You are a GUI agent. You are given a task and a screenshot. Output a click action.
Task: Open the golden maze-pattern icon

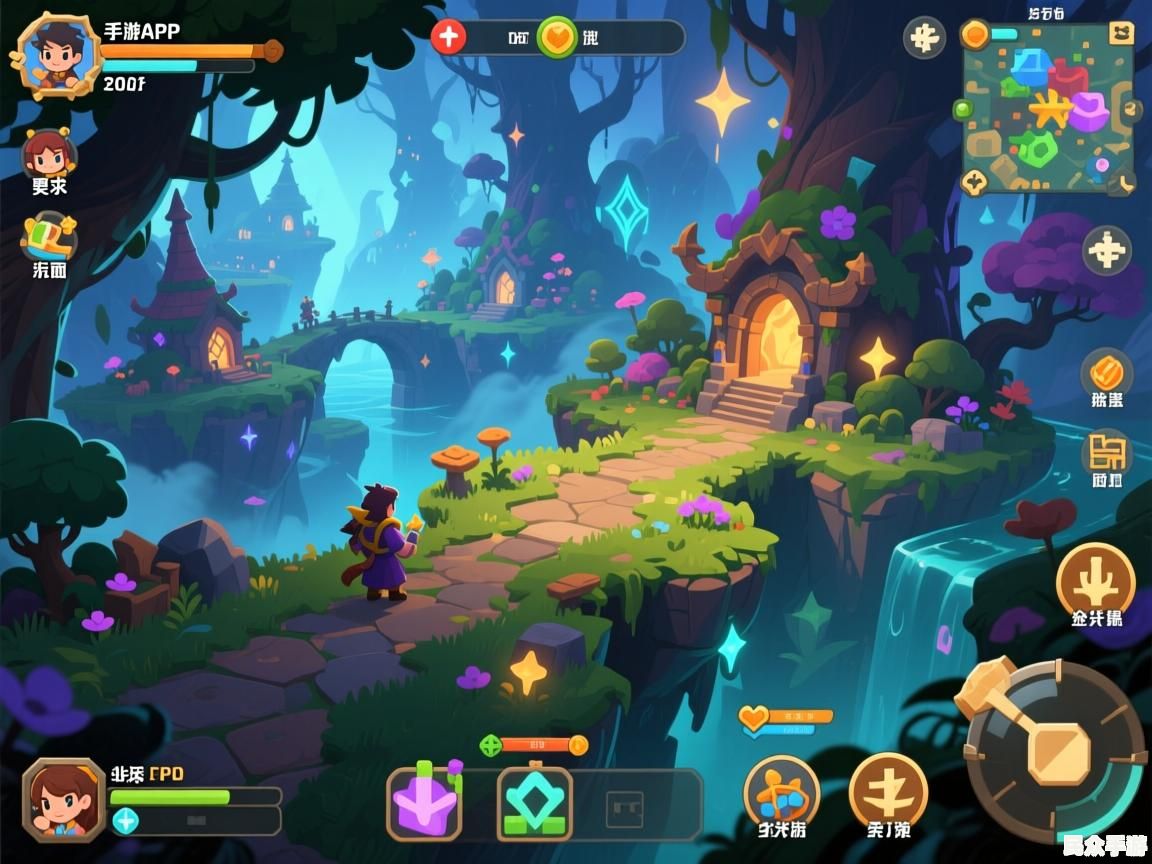pyautogui.click(x=1106, y=453)
